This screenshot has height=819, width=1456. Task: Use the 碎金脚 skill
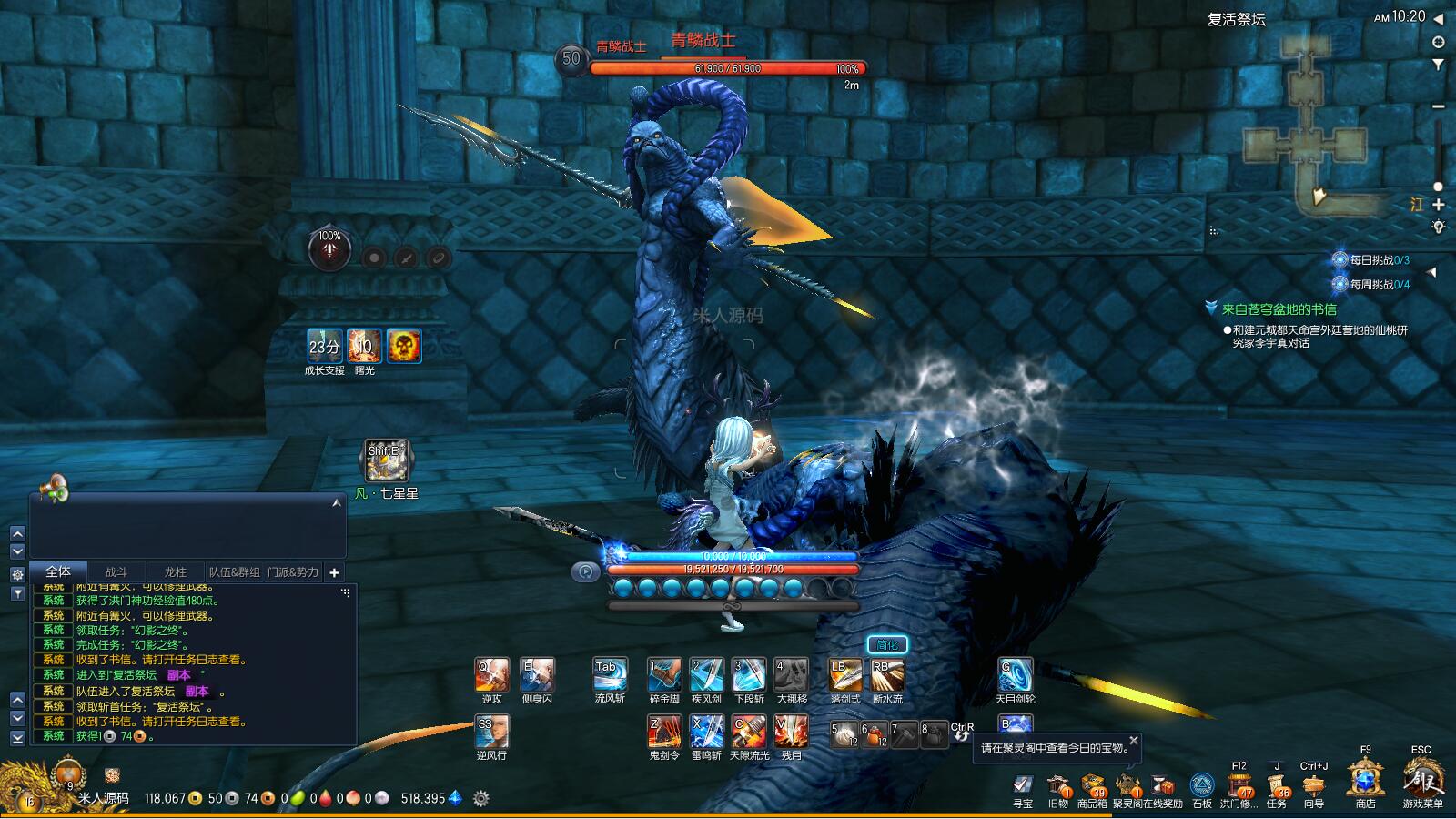(x=664, y=675)
